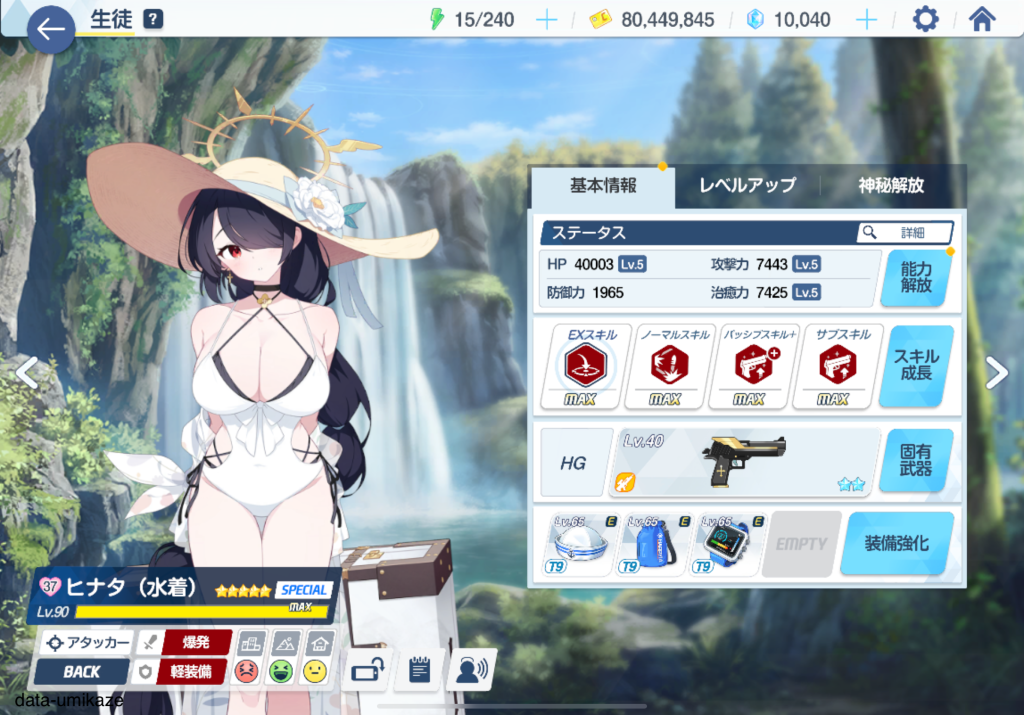This screenshot has width=1024, height=715.
Task: Open the 固有武器 unique weapon menu
Action: click(916, 460)
